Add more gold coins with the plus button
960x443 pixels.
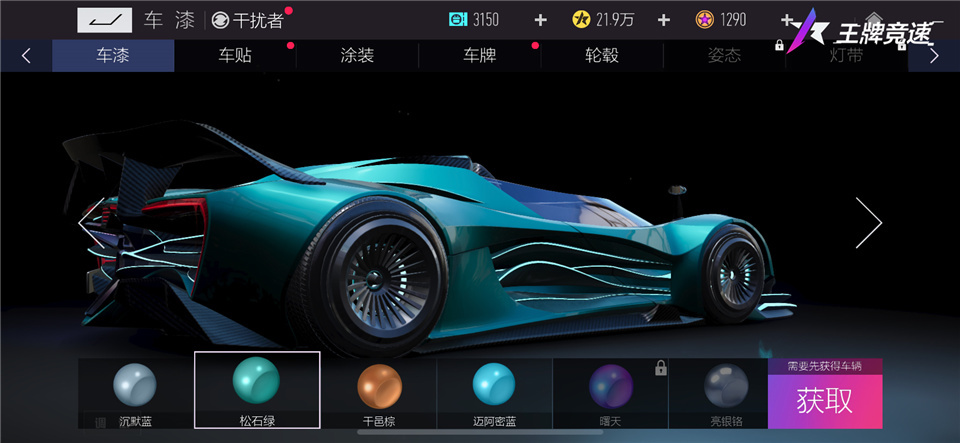[663, 20]
